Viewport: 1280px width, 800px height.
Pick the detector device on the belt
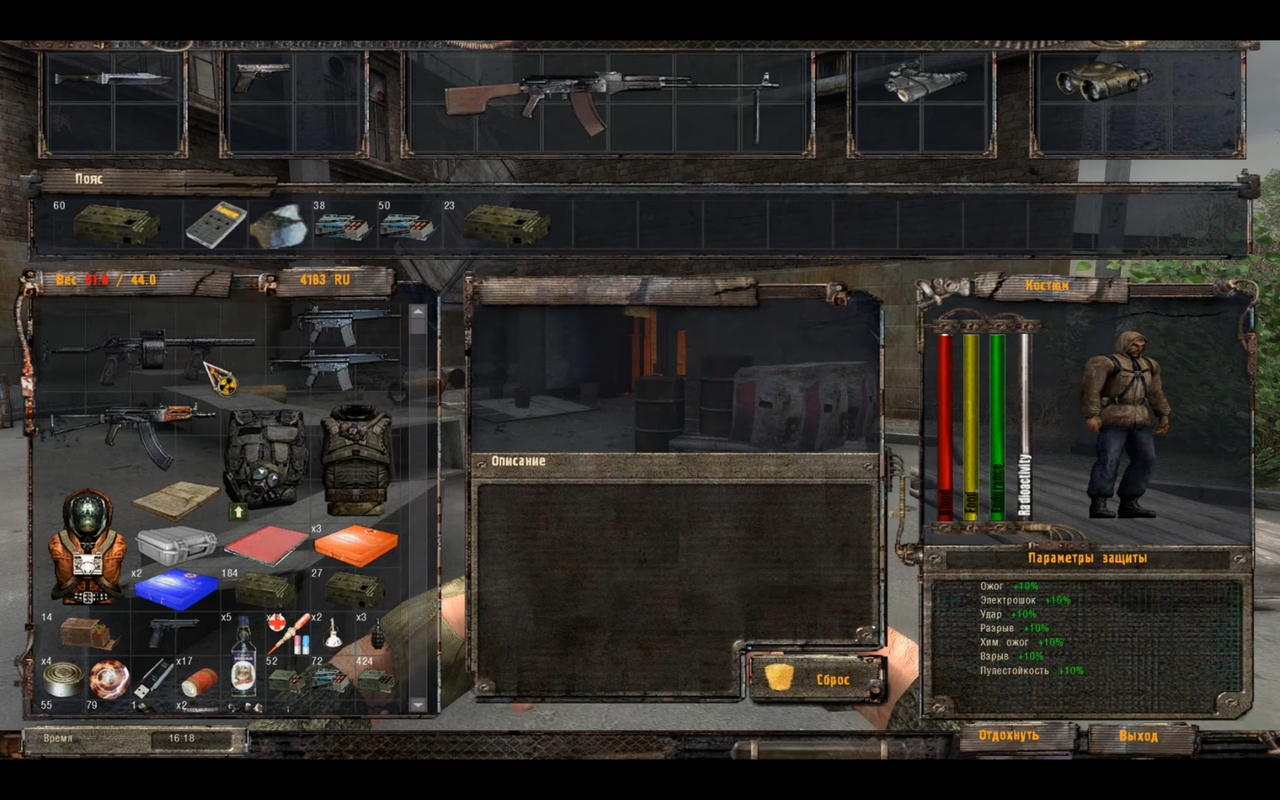[x=216, y=224]
